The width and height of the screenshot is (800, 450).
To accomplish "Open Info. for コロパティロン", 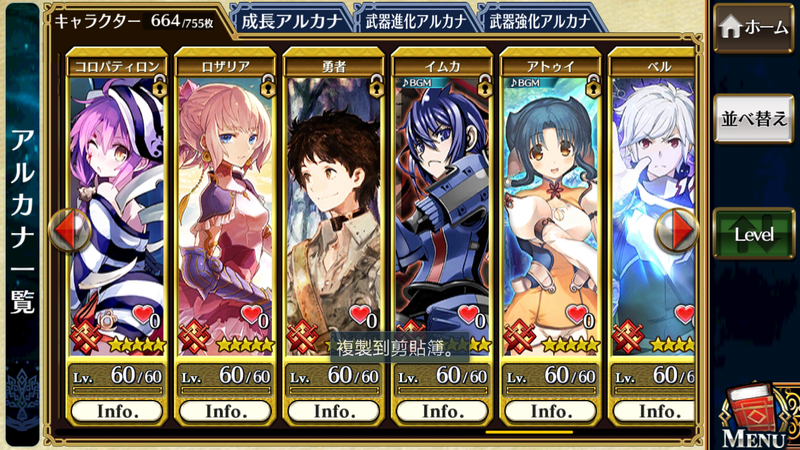I will click(x=116, y=410).
